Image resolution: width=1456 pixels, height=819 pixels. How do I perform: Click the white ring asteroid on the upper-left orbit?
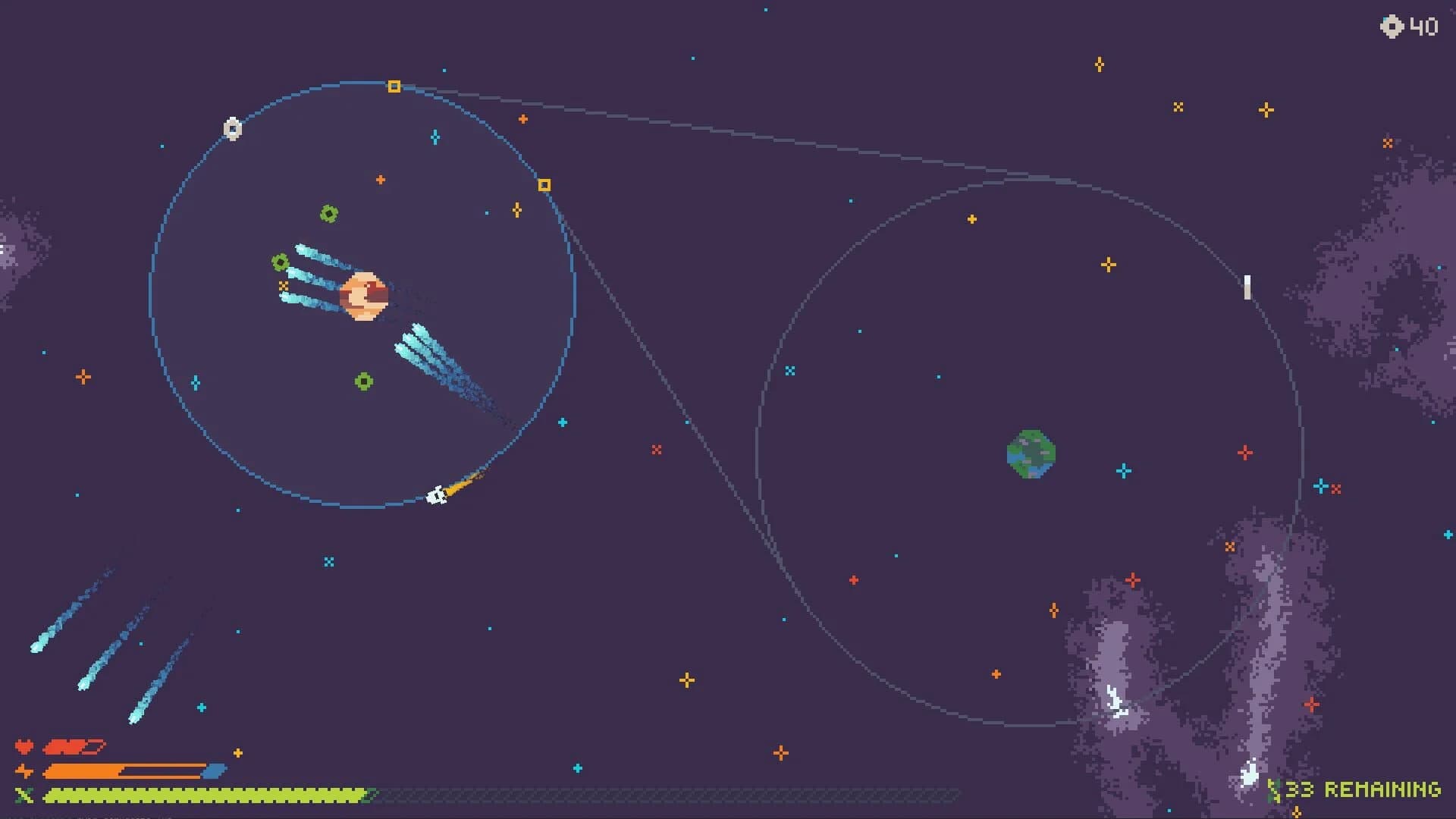tap(233, 128)
